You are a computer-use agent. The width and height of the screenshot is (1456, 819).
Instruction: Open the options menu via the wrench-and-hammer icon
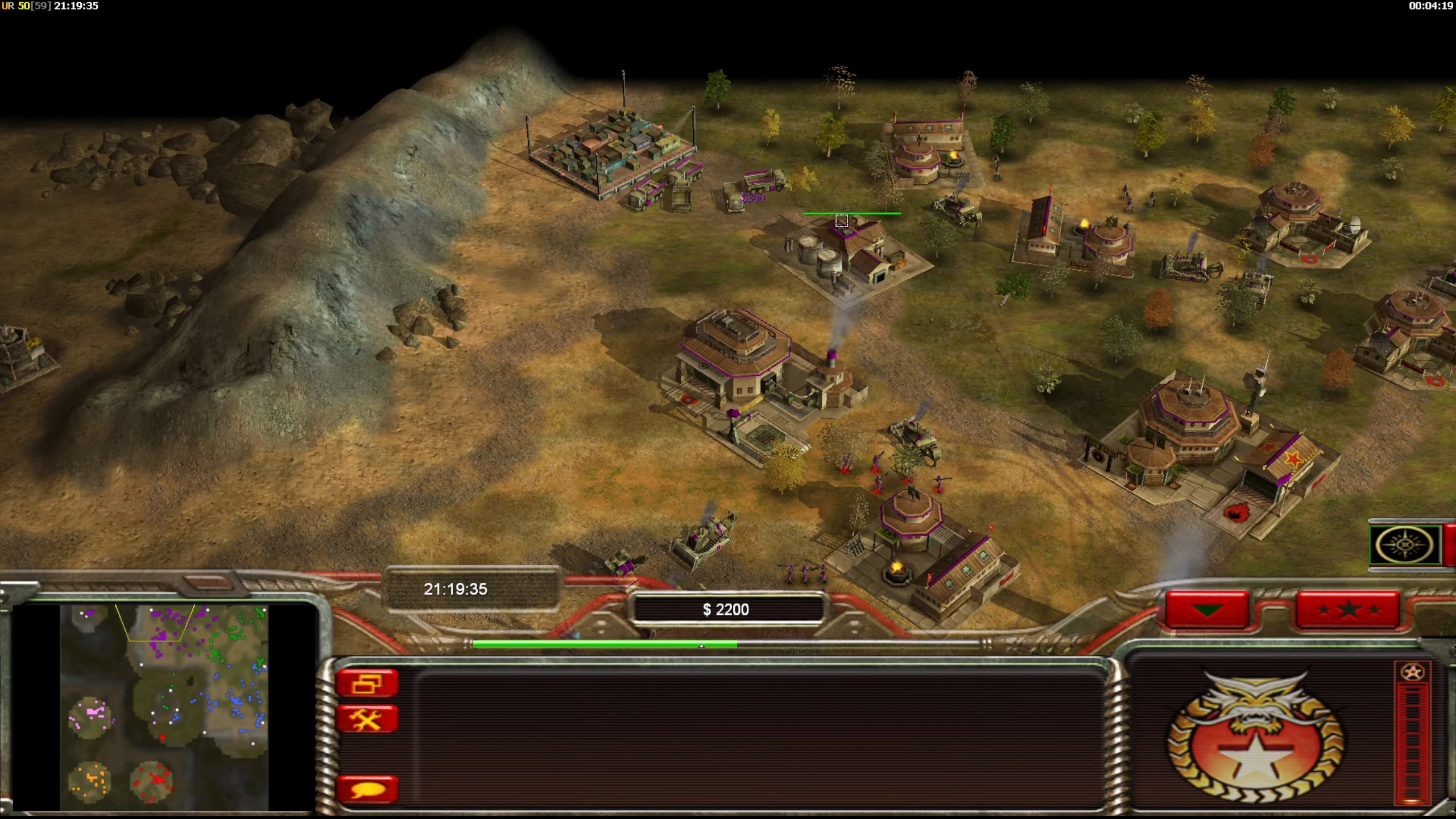pyautogui.click(x=367, y=719)
